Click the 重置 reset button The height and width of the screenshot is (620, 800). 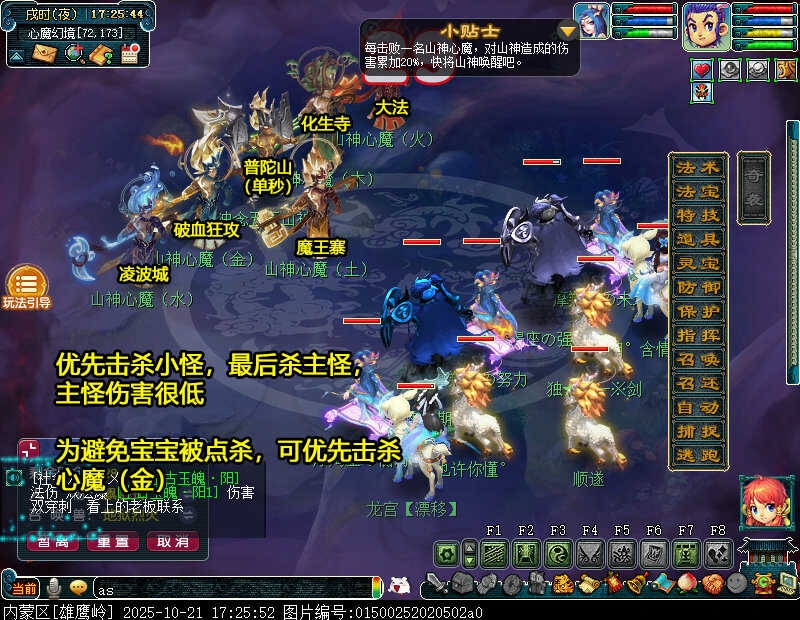click(113, 542)
